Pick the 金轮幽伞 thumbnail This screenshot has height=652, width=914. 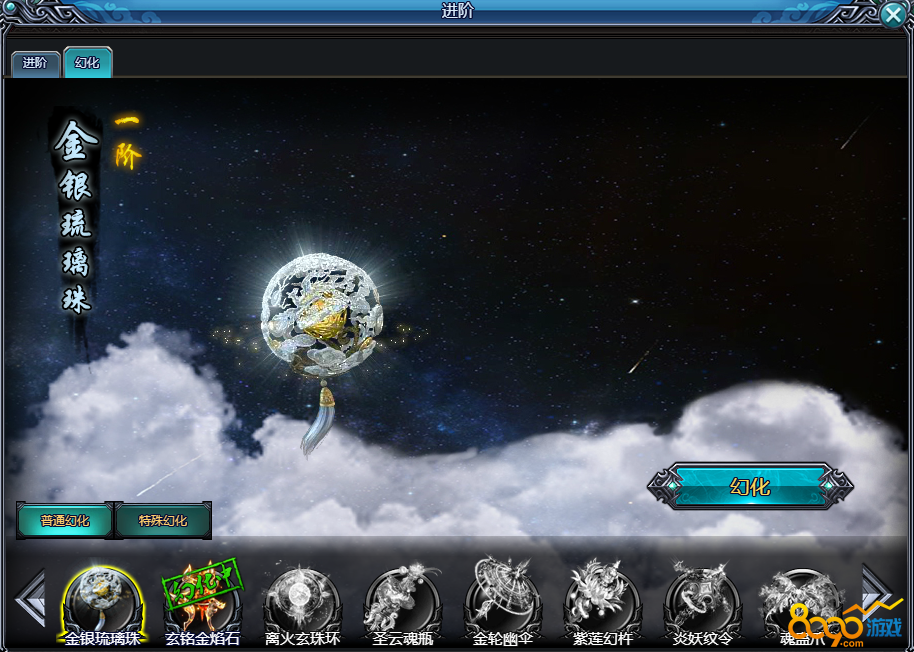click(502, 603)
